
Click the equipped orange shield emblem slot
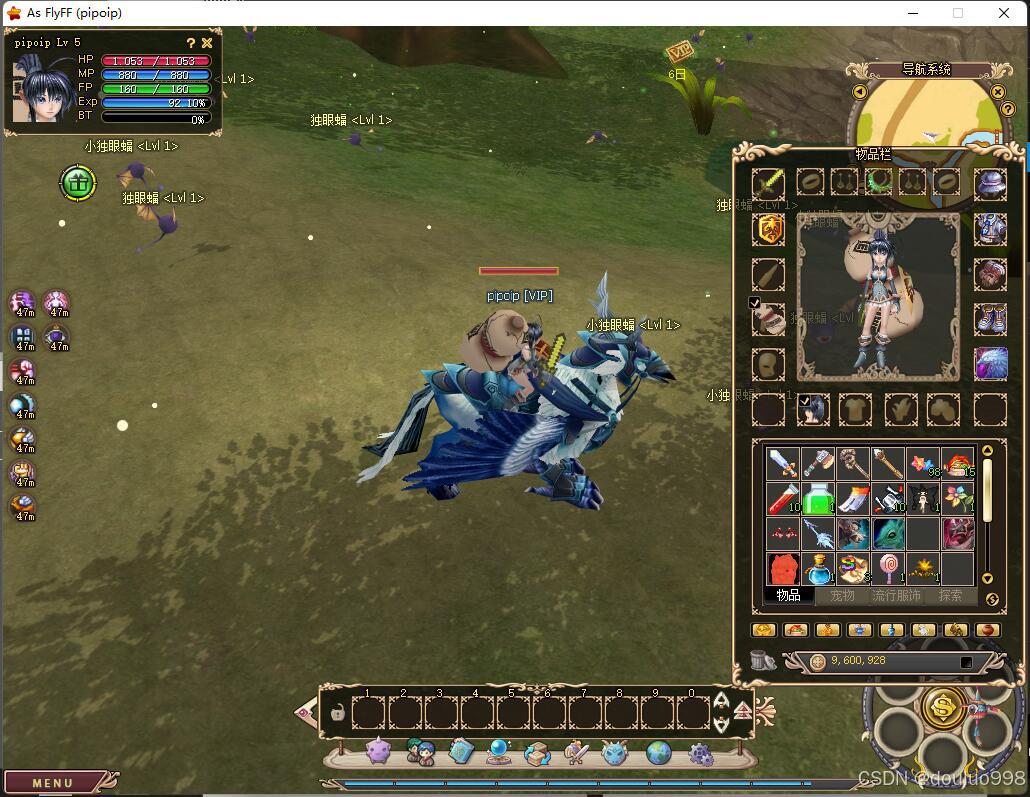(768, 229)
